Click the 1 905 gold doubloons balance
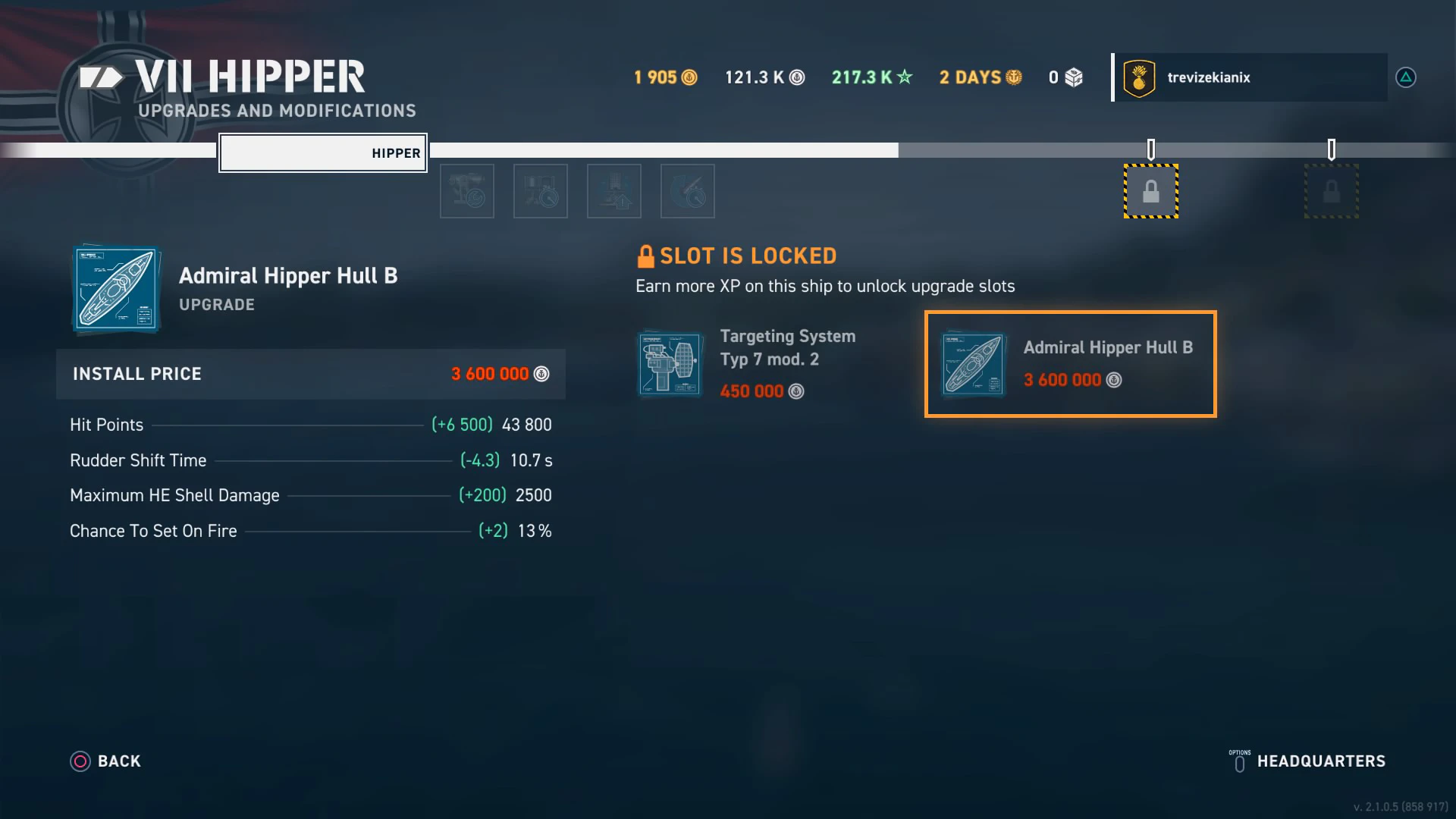Screen dimensions: 1456x819 (x=665, y=77)
